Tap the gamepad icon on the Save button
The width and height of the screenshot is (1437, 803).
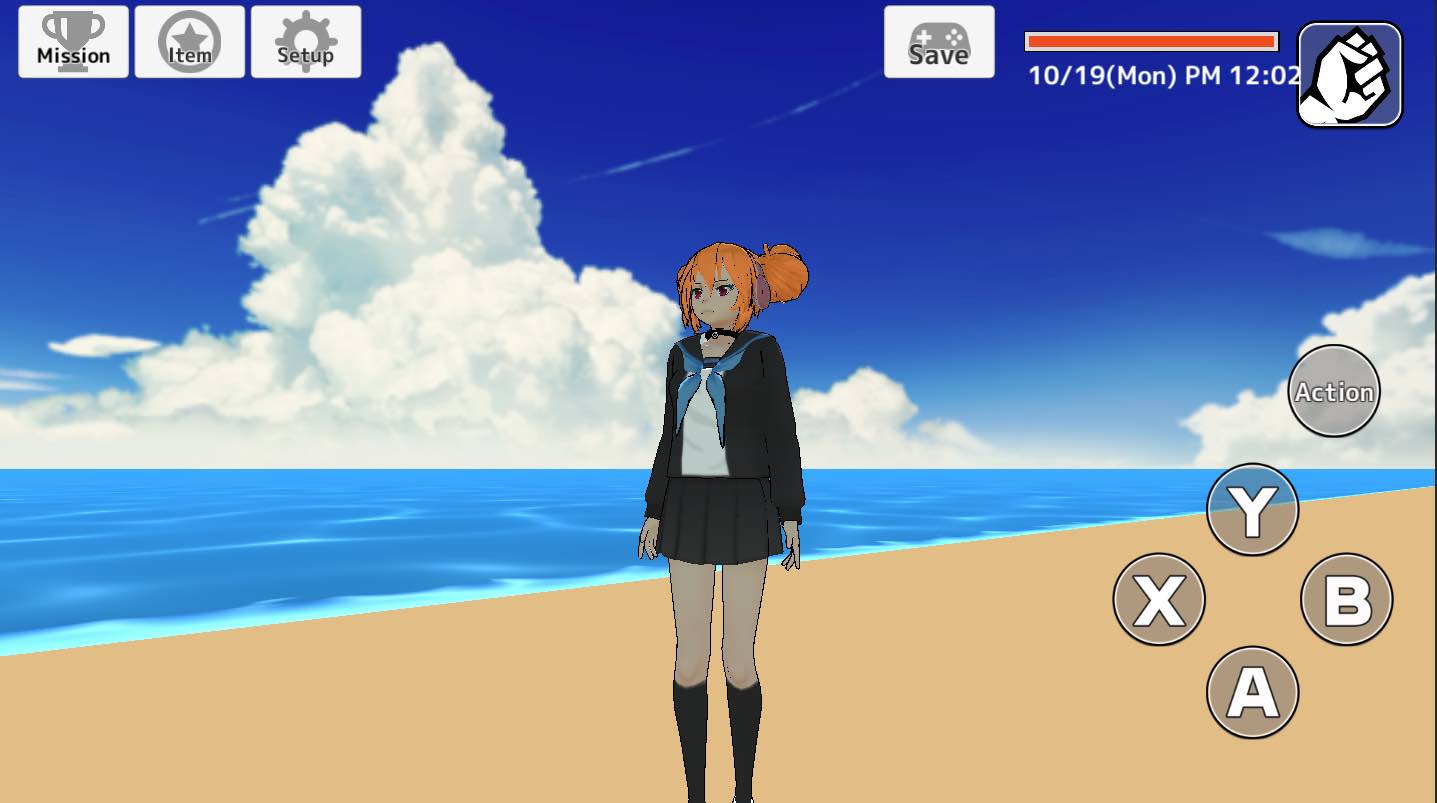[x=939, y=38]
